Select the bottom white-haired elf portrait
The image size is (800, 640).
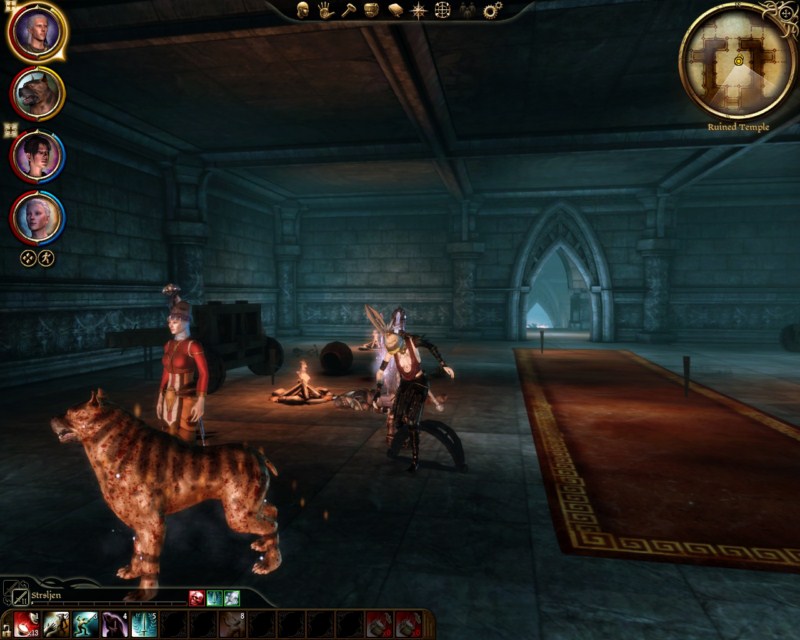38,217
